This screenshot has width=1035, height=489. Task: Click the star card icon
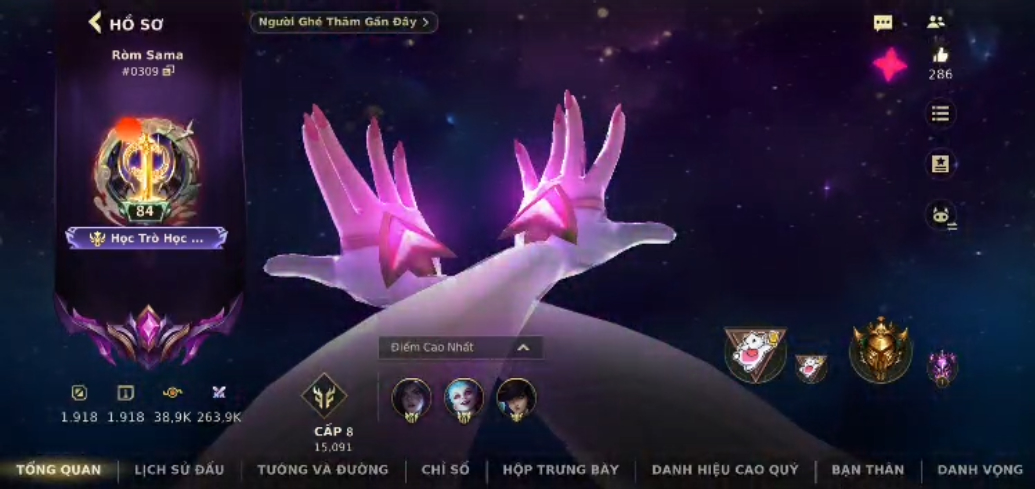pos(940,164)
